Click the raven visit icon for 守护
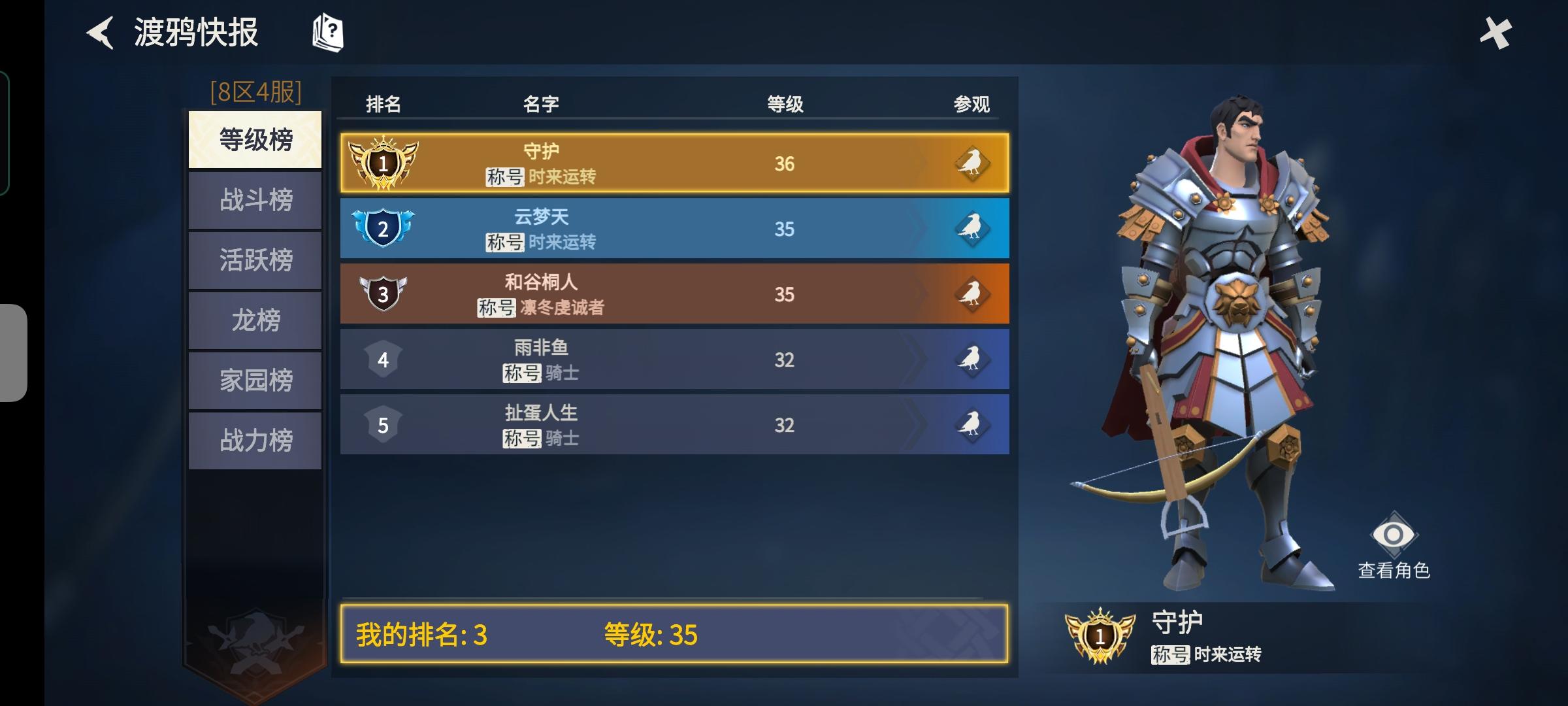The width and height of the screenshot is (1568, 706). pyautogui.click(x=973, y=163)
